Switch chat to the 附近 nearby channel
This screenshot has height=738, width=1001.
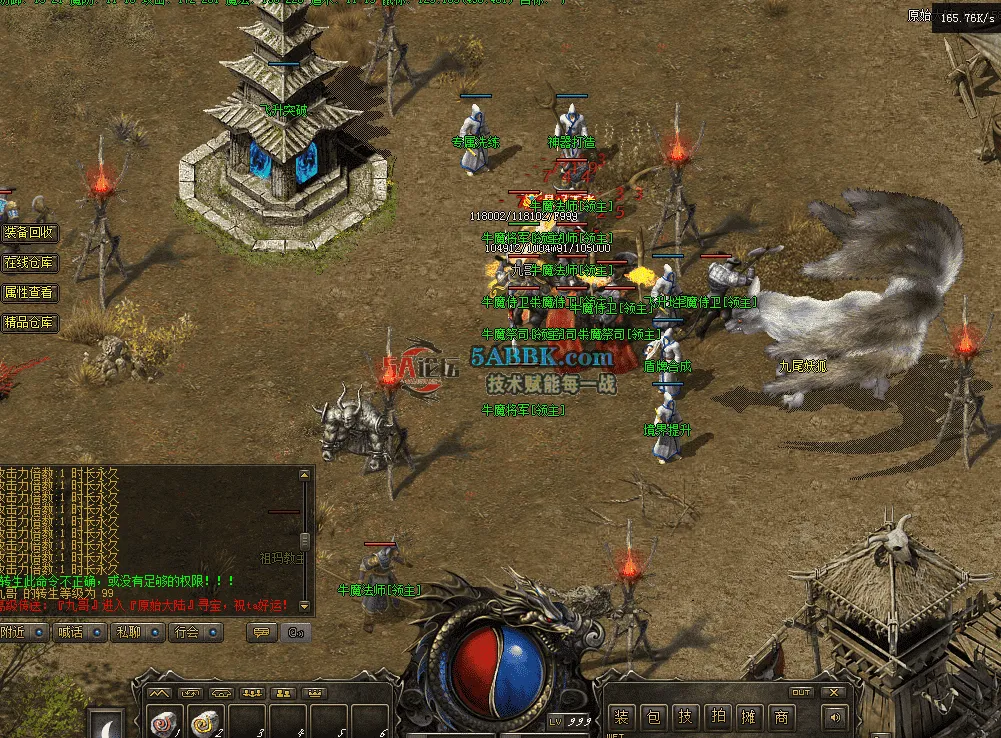click(23, 632)
